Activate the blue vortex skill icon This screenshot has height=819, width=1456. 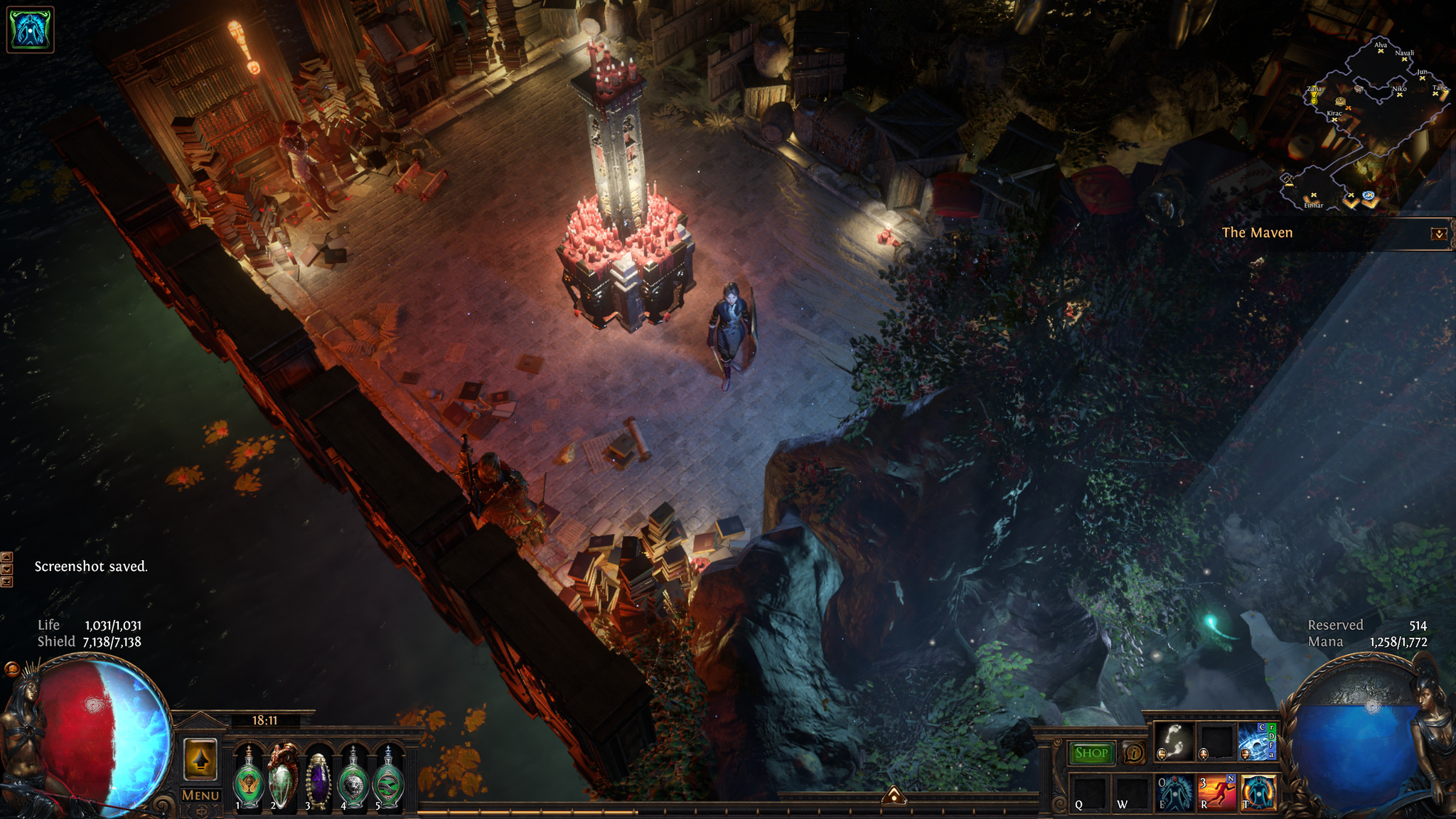[1256, 742]
